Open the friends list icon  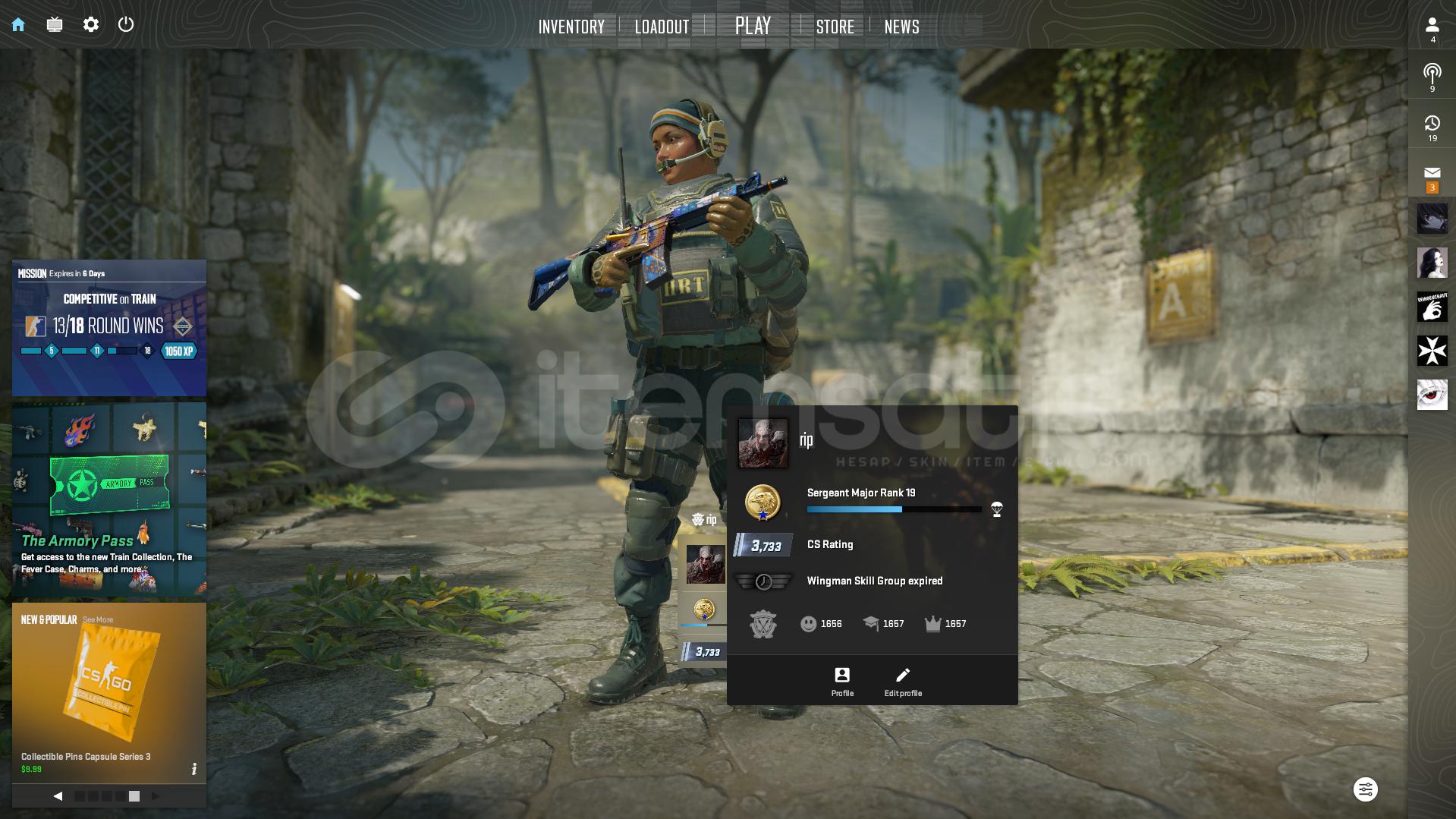[x=1432, y=28]
